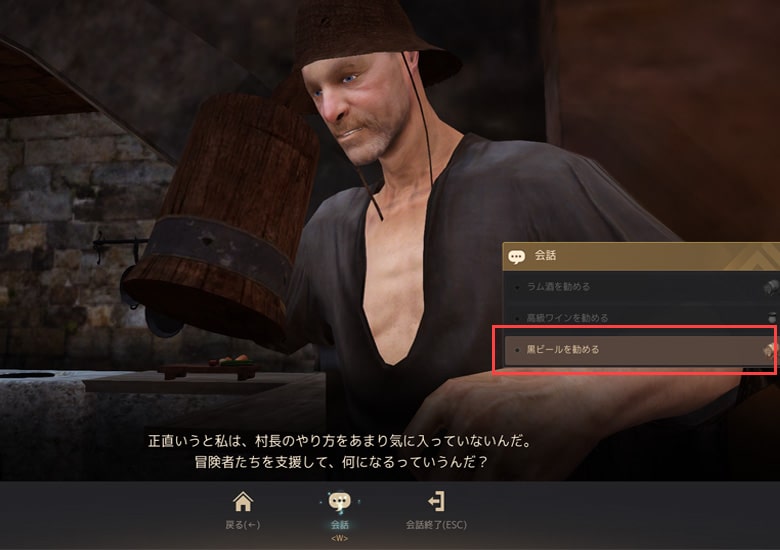The width and height of the screenshot is (780, 550).
Task: Go back with the 戻る button
Action: point(243,508)
